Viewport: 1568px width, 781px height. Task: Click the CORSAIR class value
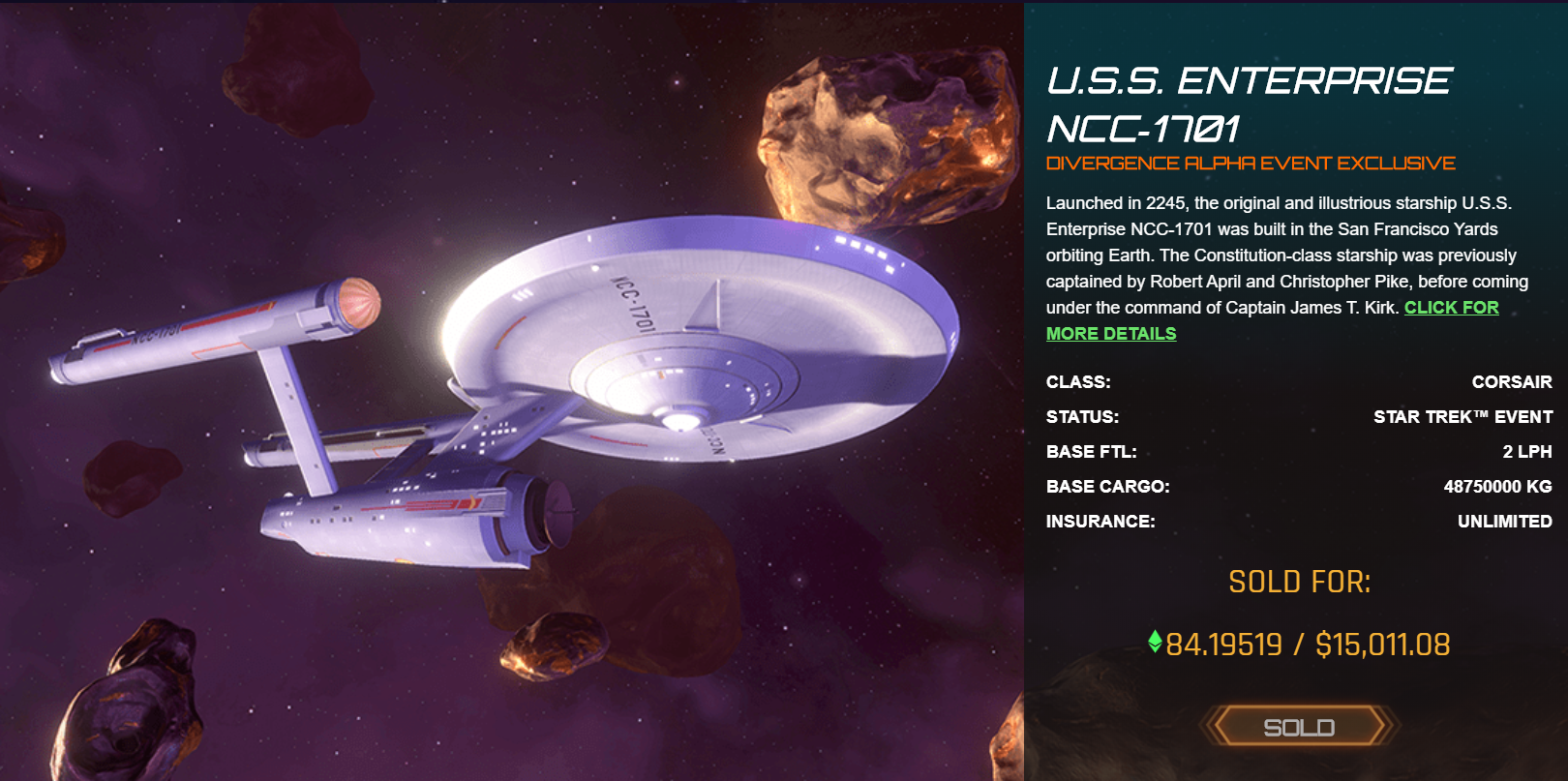click(1512, 382)
